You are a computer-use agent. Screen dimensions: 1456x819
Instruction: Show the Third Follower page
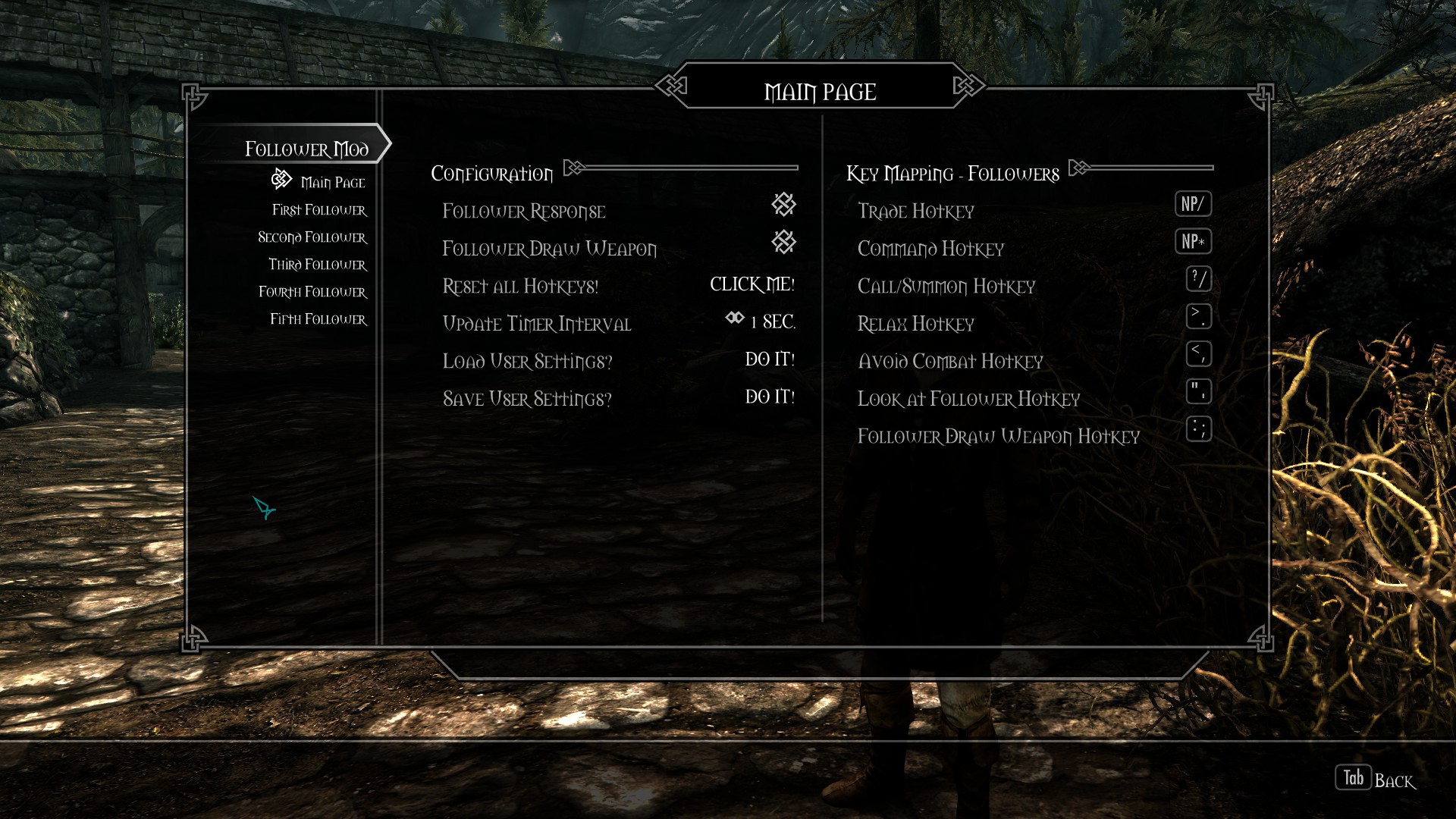tap(317, 265)
